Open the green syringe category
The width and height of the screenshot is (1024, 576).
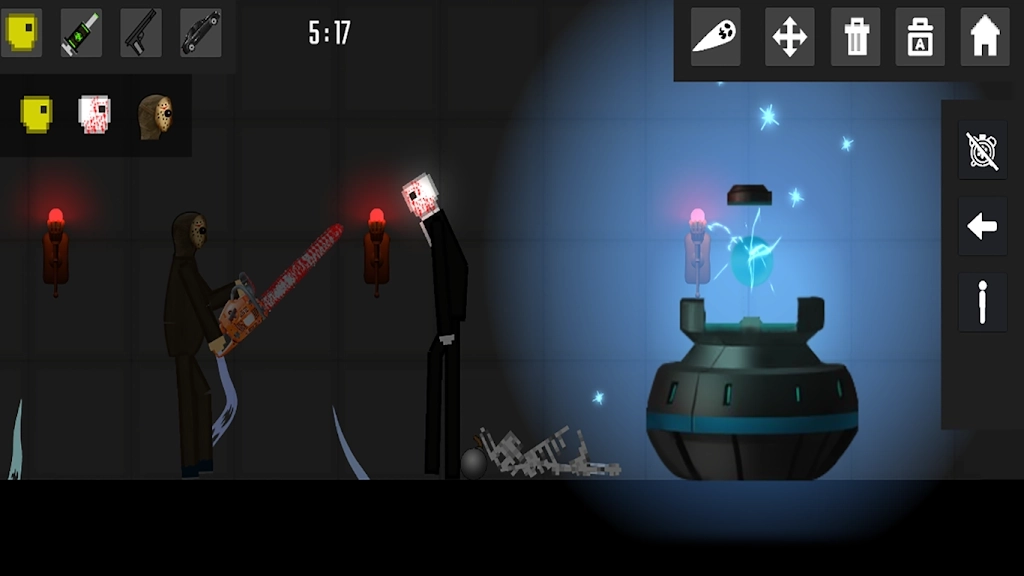point(81,33)
